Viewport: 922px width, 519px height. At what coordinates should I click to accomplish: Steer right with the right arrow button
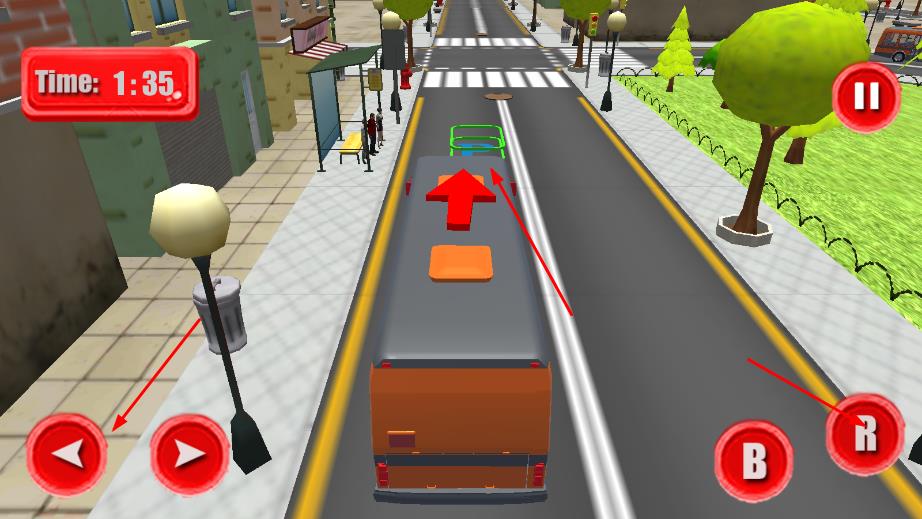[x=190, y=454]
